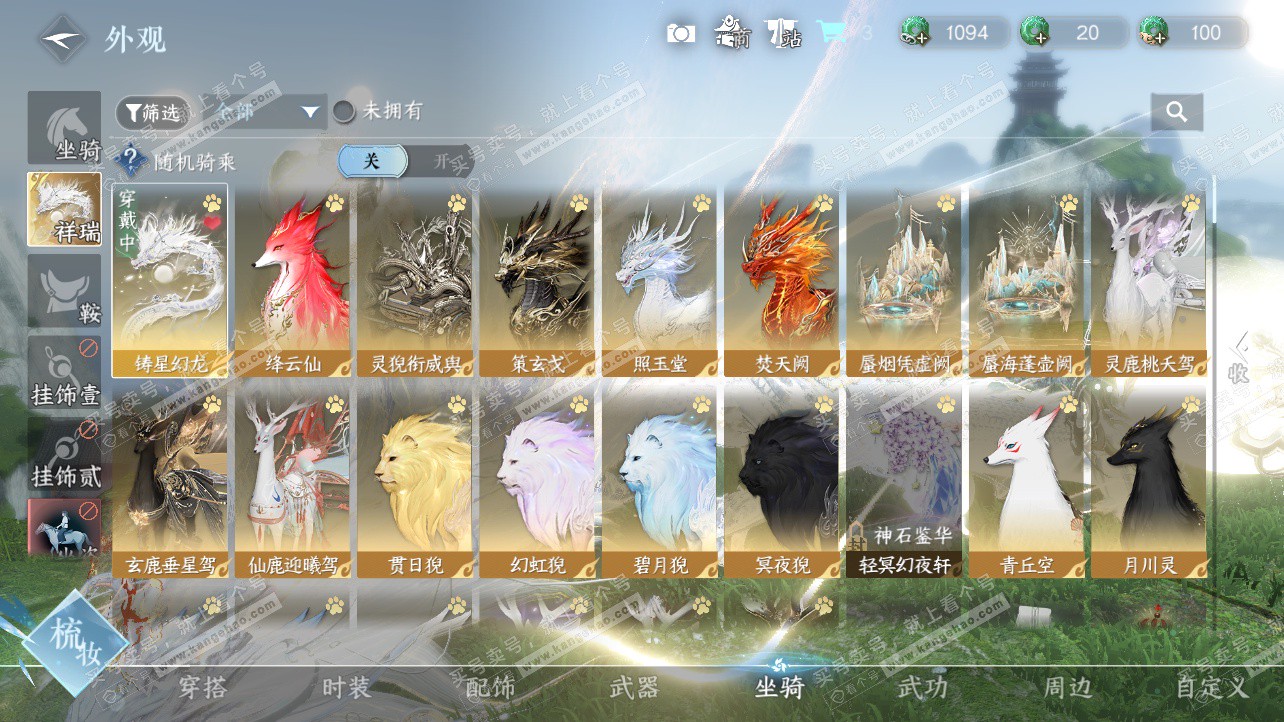Image resolution: width=1284 pixels, height=722 pixels.
Task: Open the camera screenshot mode
Action: (681, 33)
